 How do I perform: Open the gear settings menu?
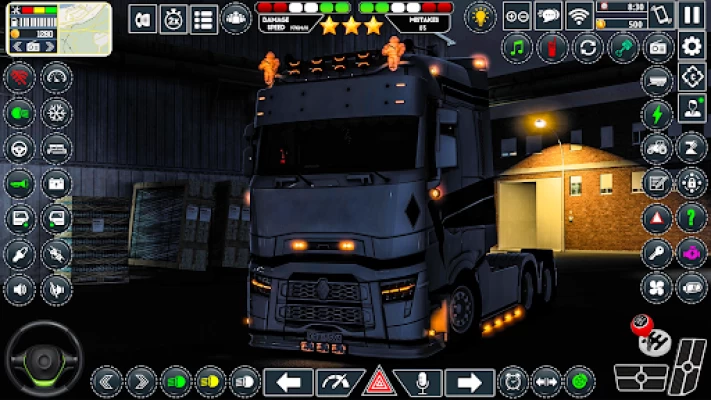pos(691,45)
